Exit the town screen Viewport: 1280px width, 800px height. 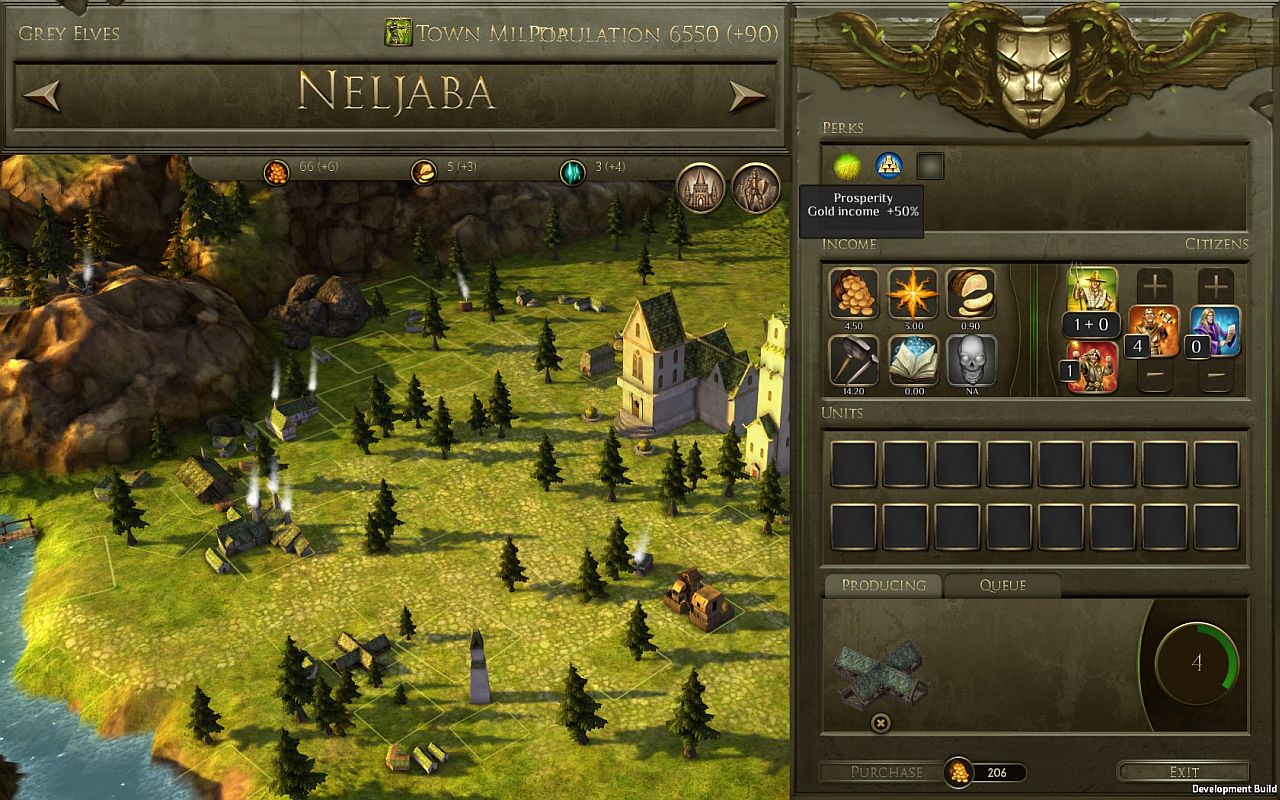1183,772
